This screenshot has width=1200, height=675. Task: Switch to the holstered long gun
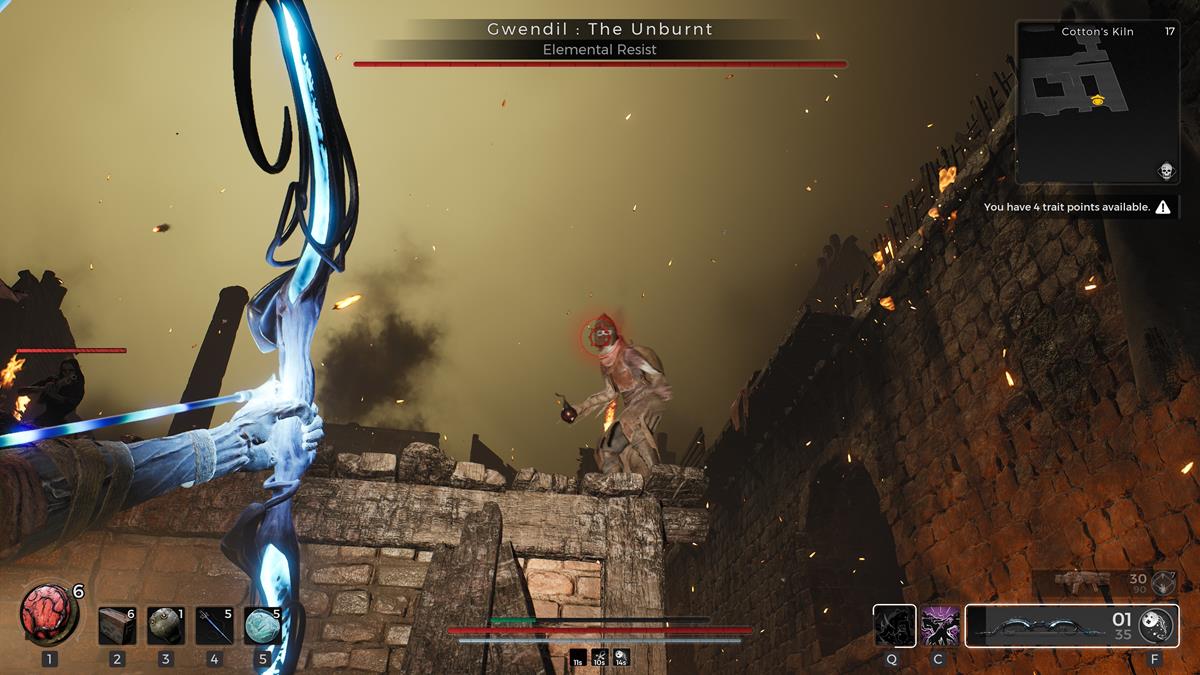(x=1083, y=581)
